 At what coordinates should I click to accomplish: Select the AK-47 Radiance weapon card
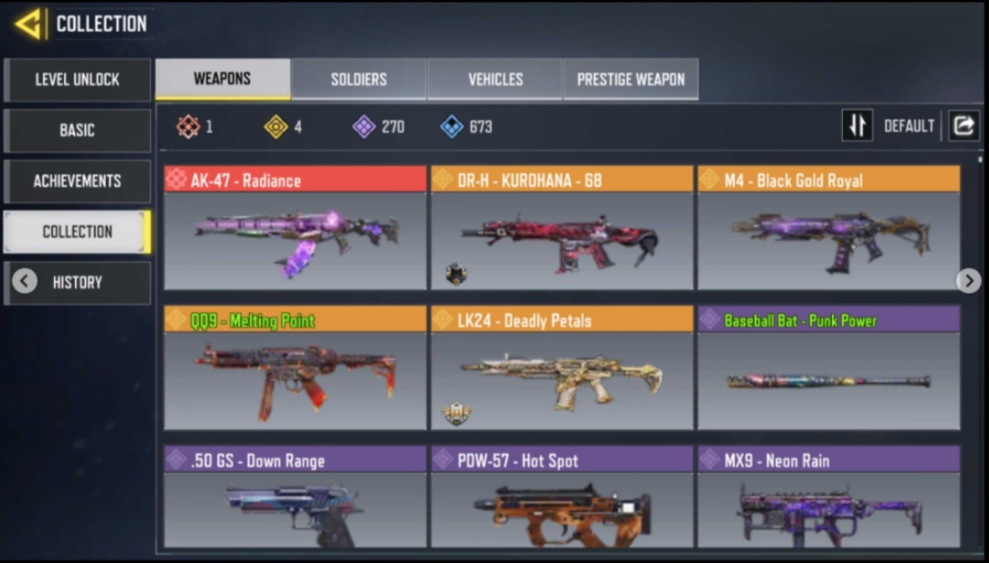pos(295,228)
